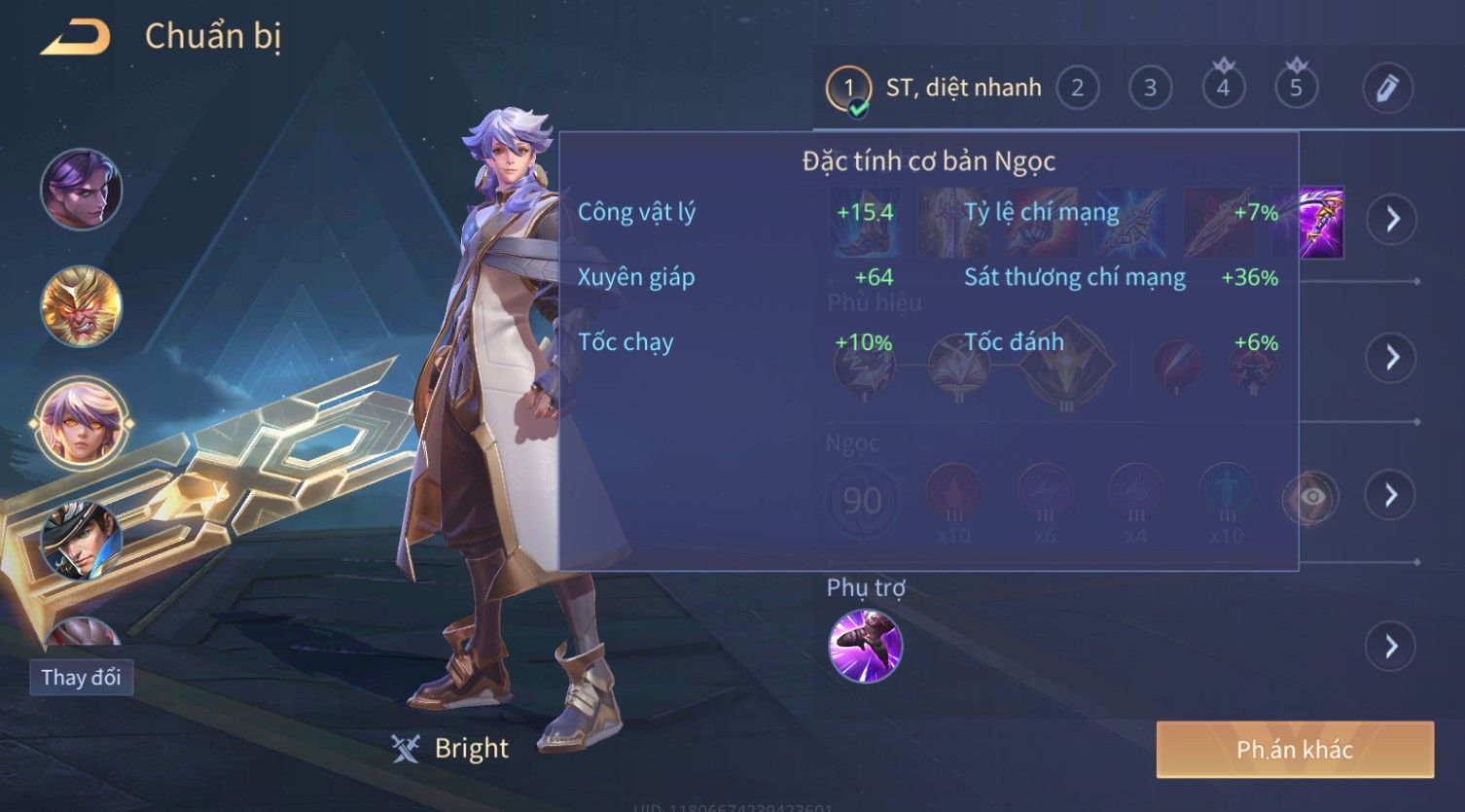Pick the golden monkey hero portrait
Screen dimensions: 1465x812
tap(82, 306)
